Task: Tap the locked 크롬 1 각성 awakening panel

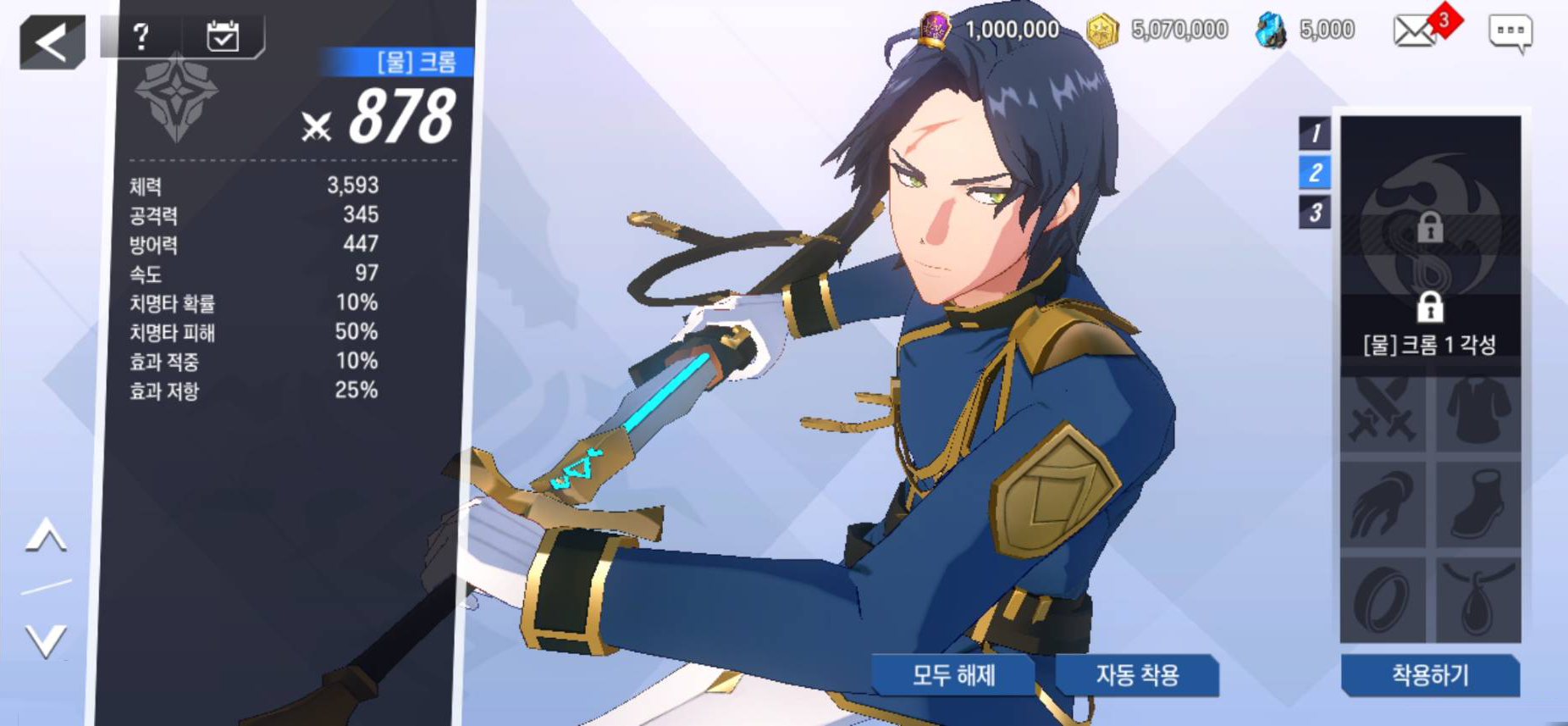Action: [1430, 246]
